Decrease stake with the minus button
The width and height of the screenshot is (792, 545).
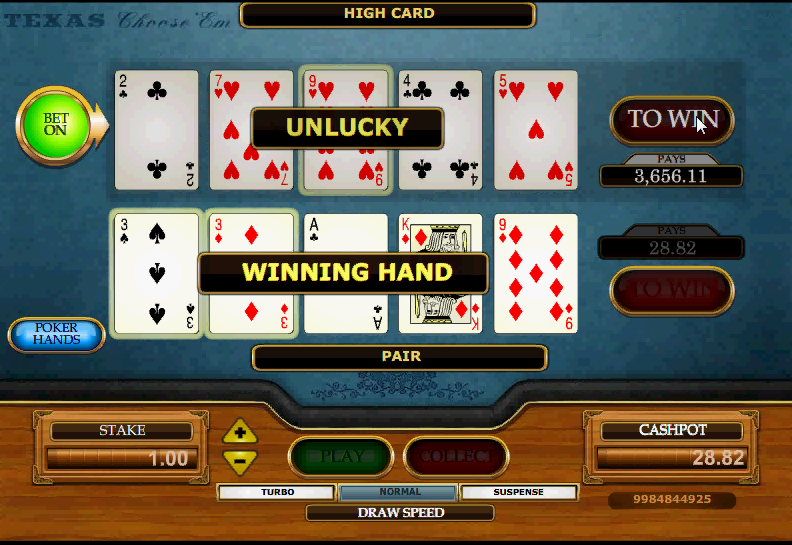(240, 461)
